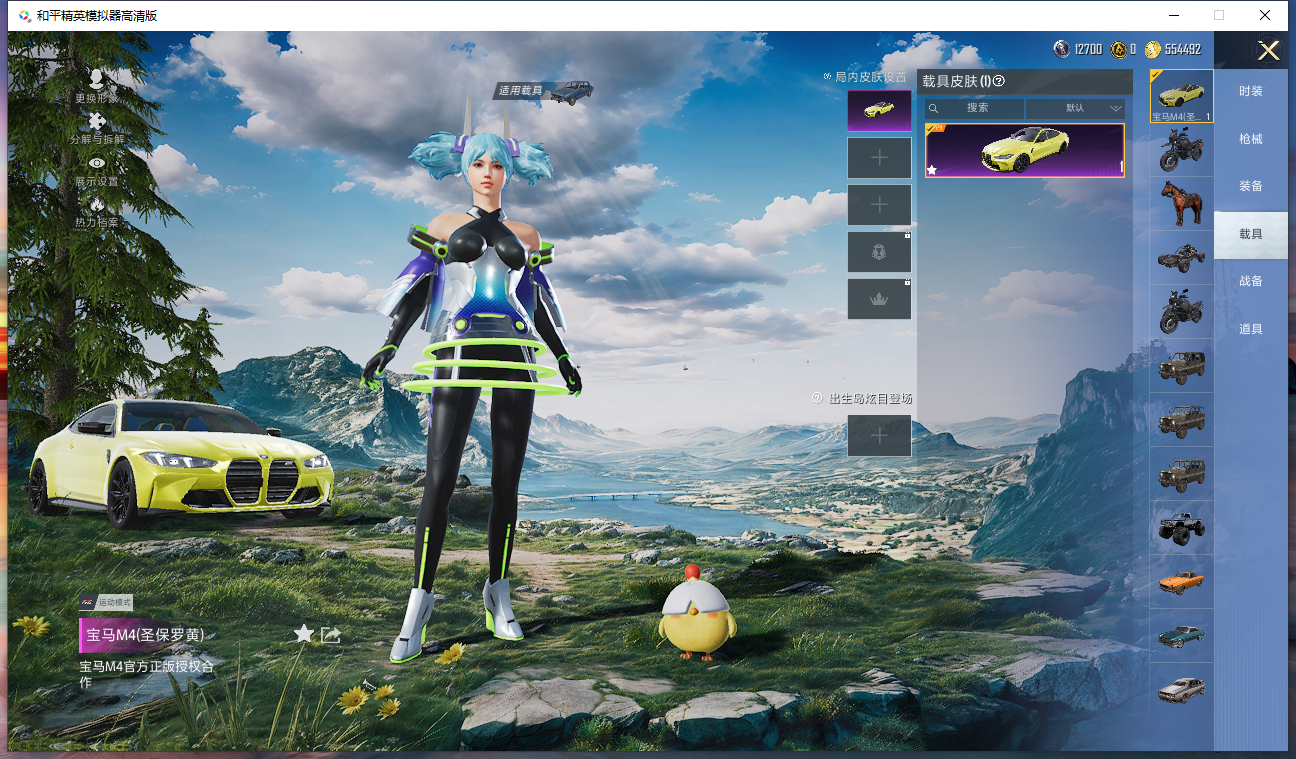Screen dimensions: 1296x759
Task: Favorite the BMW M4 with star icon
Action: (x=304, y=634)
